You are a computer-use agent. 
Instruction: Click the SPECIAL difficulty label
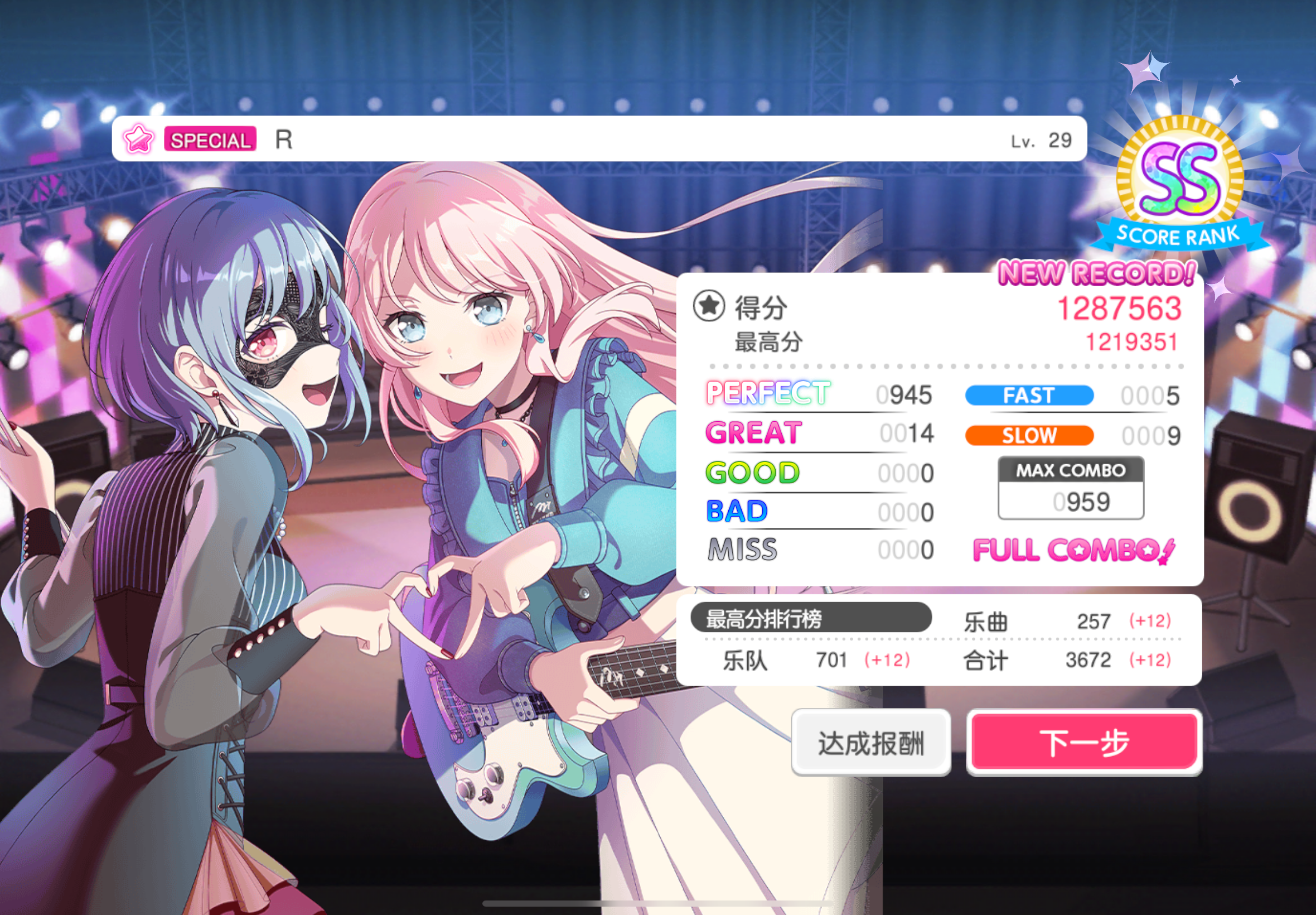[x=210, y=140]
